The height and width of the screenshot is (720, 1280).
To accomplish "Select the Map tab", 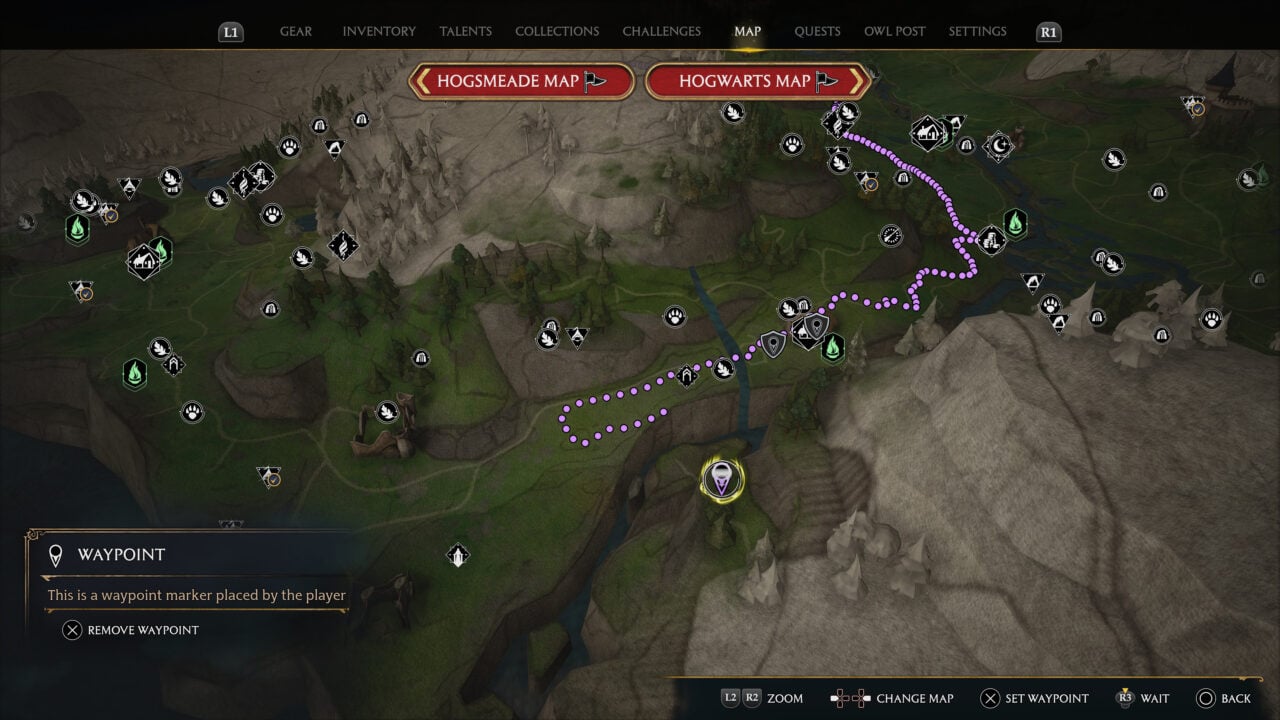I will pyautogui.click(x=747, y=31).
